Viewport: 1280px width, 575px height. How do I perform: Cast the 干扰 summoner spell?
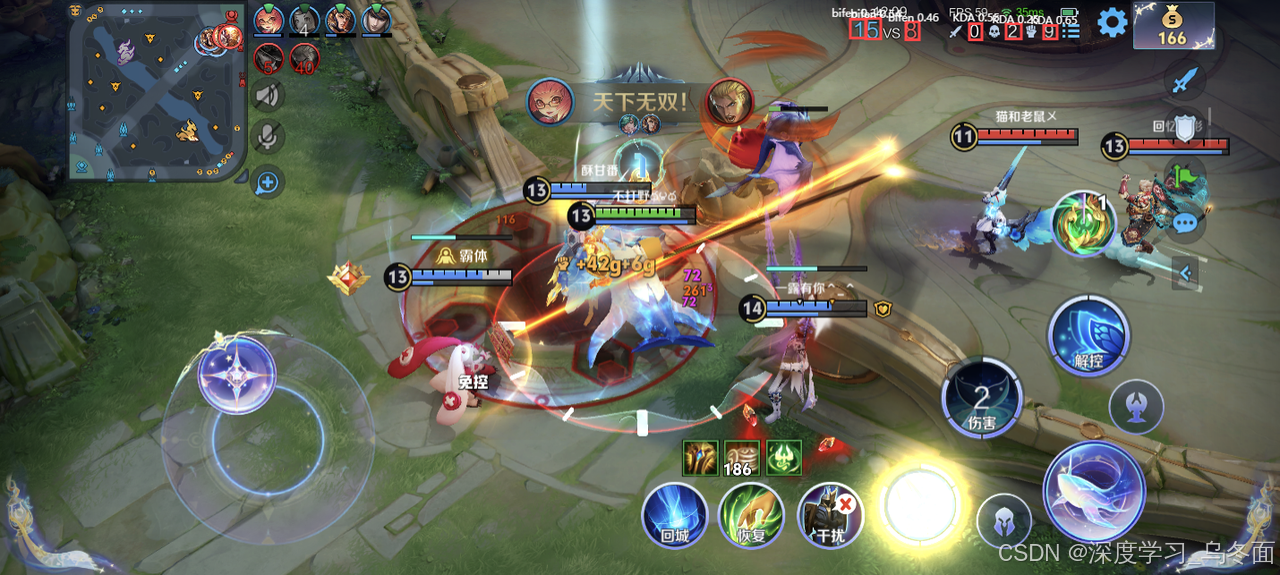coord(831,515)
